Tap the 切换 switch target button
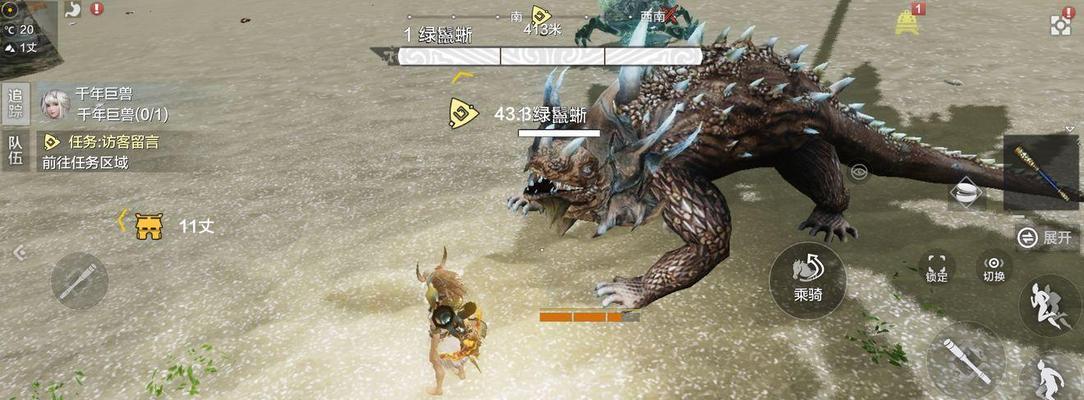 pos(994,266)
